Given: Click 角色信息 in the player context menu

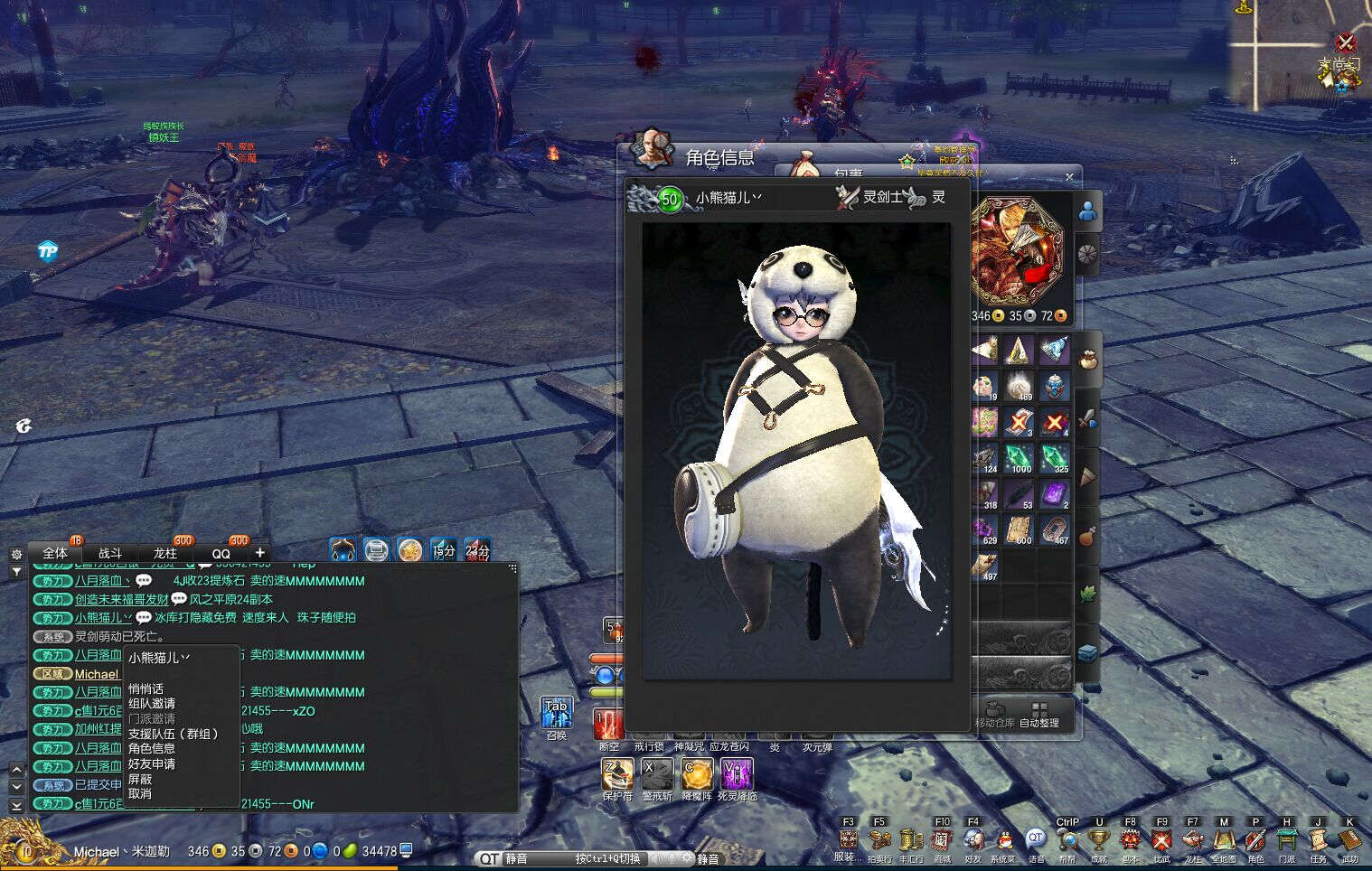Looking at the screenshot, I should coord(152,749).
